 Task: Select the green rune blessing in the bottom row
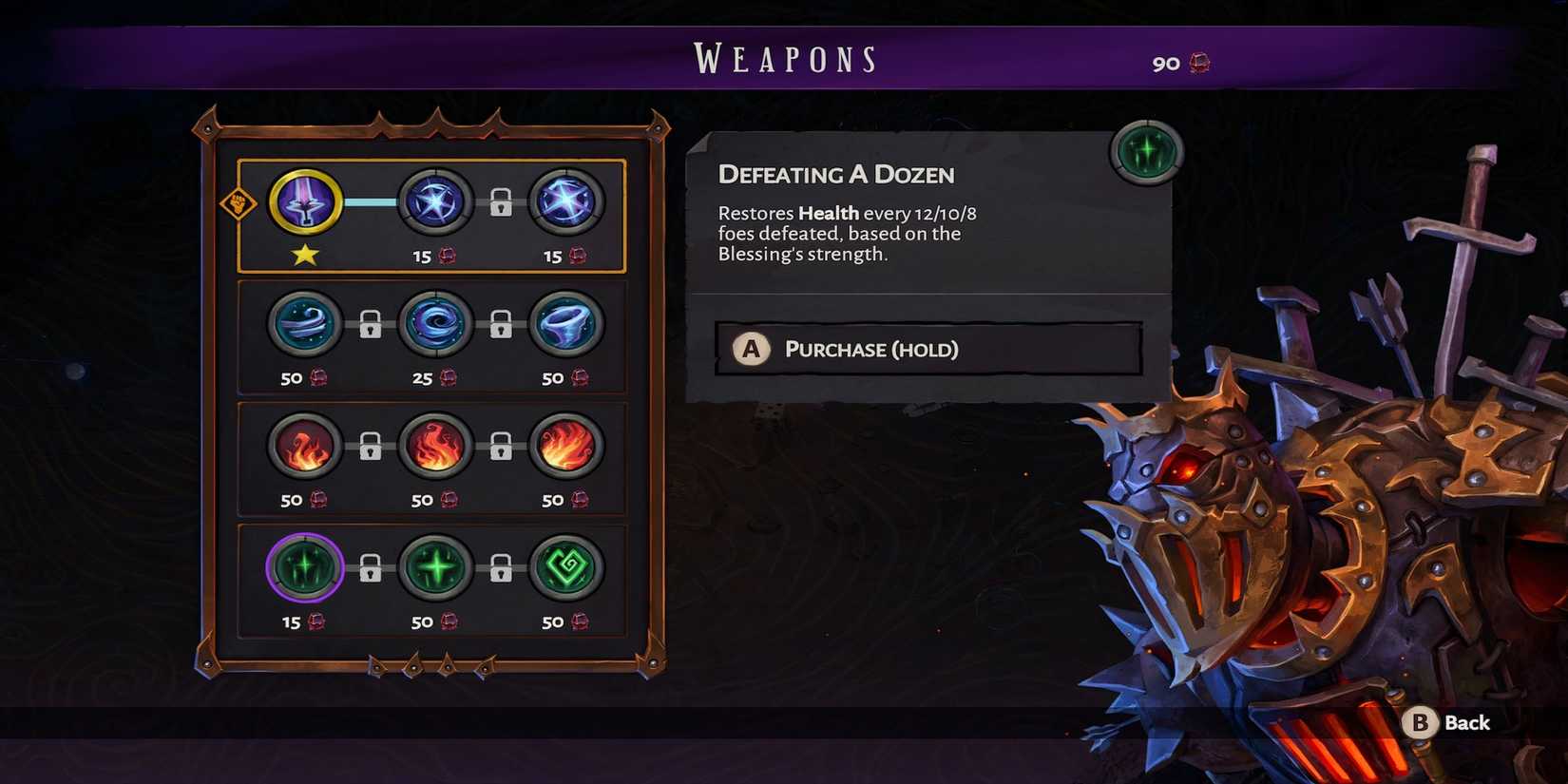pos(567,569)
